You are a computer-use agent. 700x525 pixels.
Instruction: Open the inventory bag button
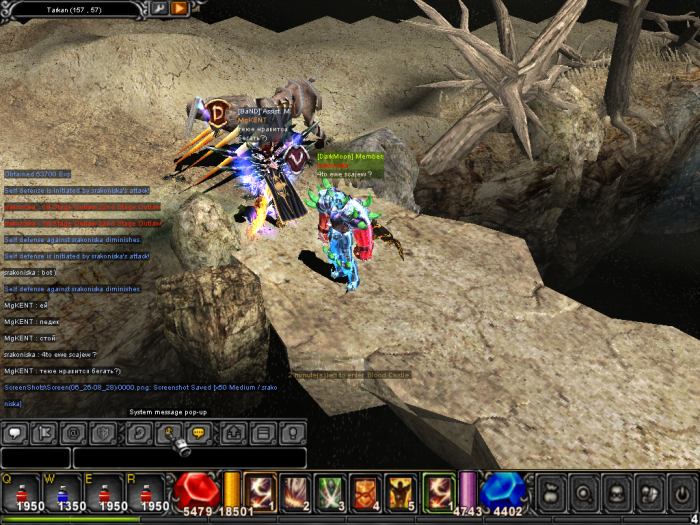coord(553,491)
